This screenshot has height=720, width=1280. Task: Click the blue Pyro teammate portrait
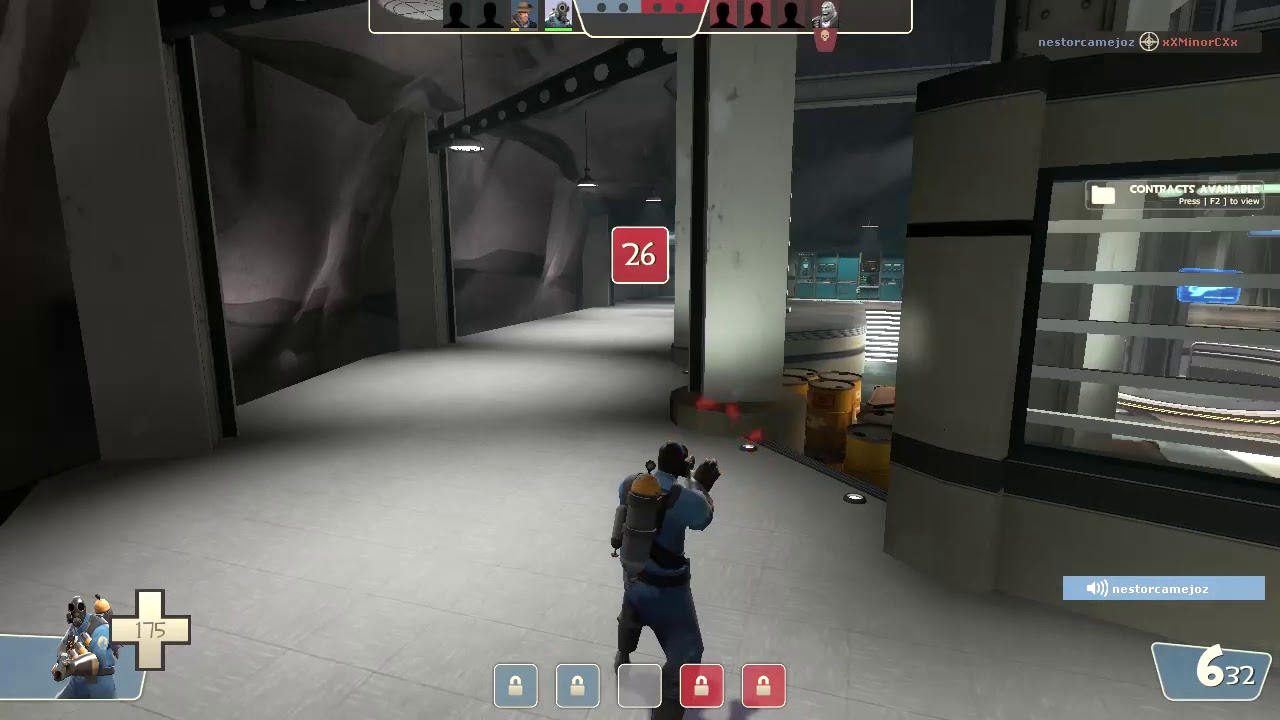coord(558,14)
